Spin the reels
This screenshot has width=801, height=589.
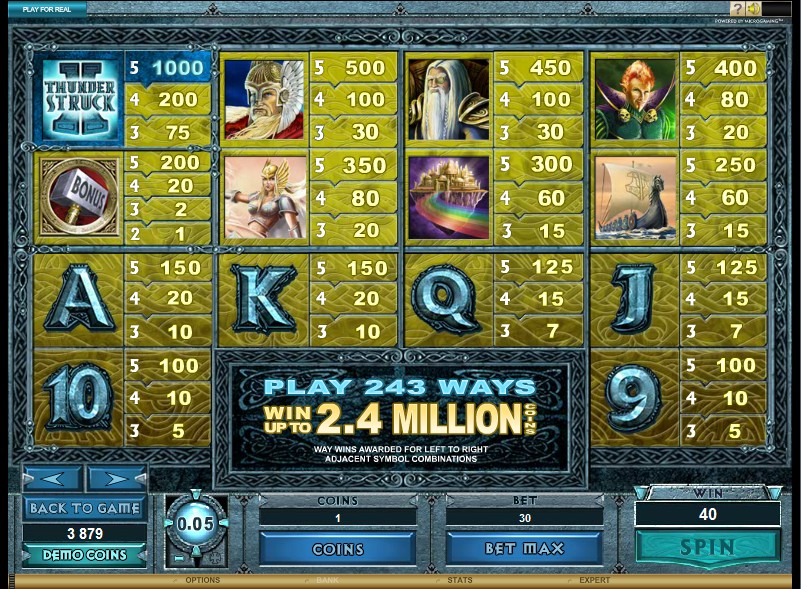pyautogui.click(x=708, y=548)
